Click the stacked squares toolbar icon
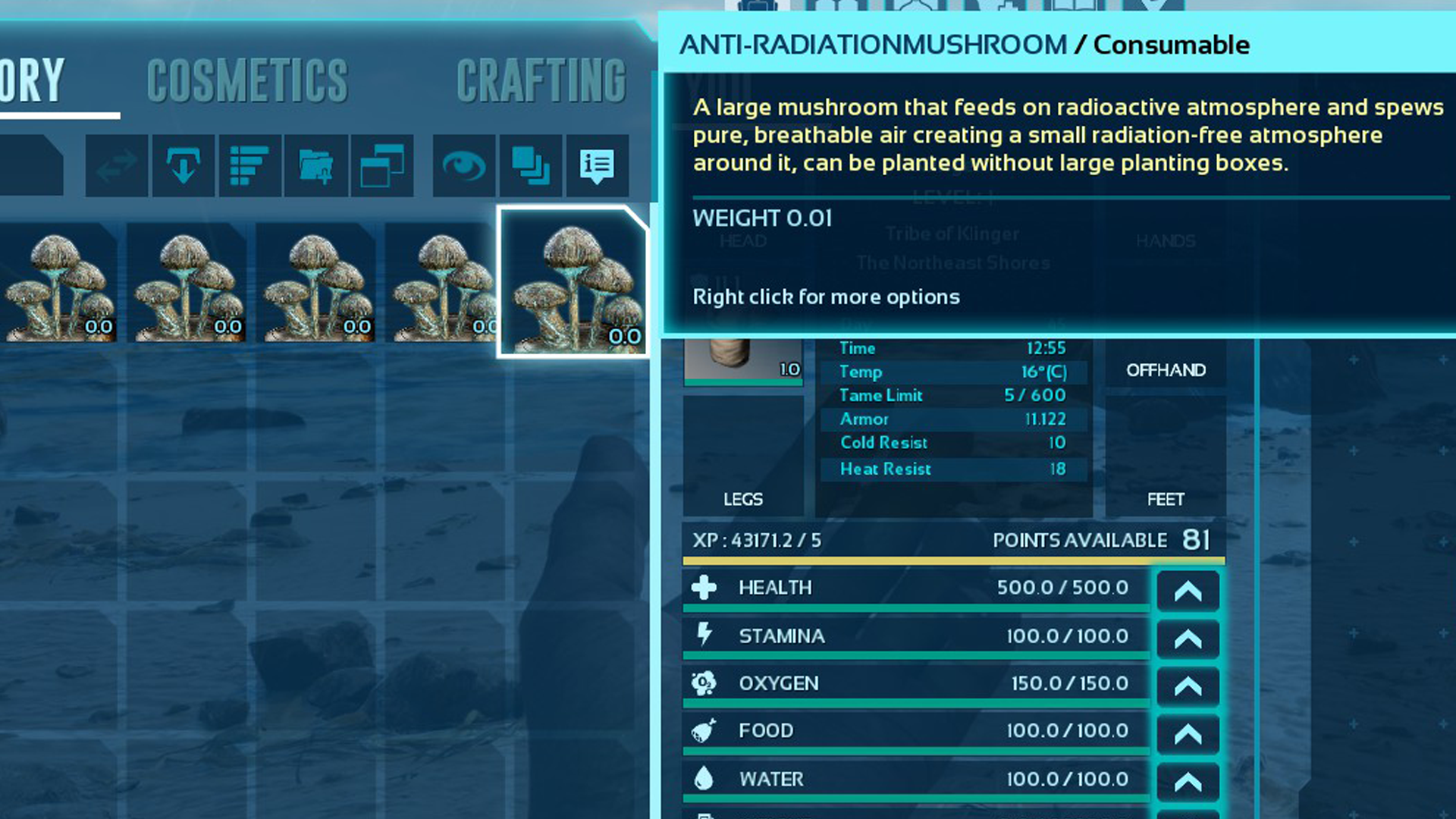Viewport: 1456px width, 819px height. (531, 166)
